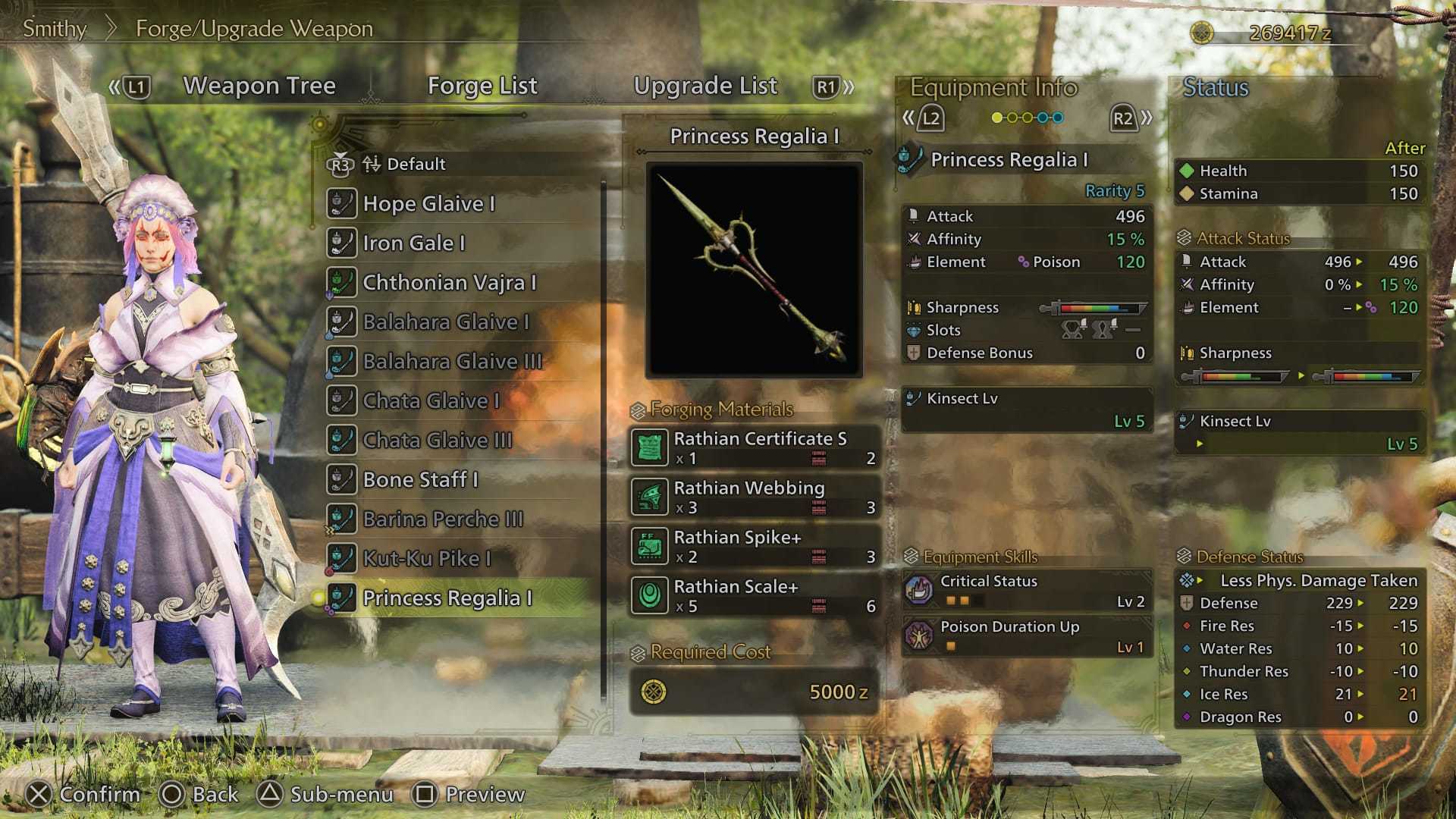Select the Insect Glaive icon beside Hope Glaive I
This screenshot has height=819, width=1456.
point(343,203)
